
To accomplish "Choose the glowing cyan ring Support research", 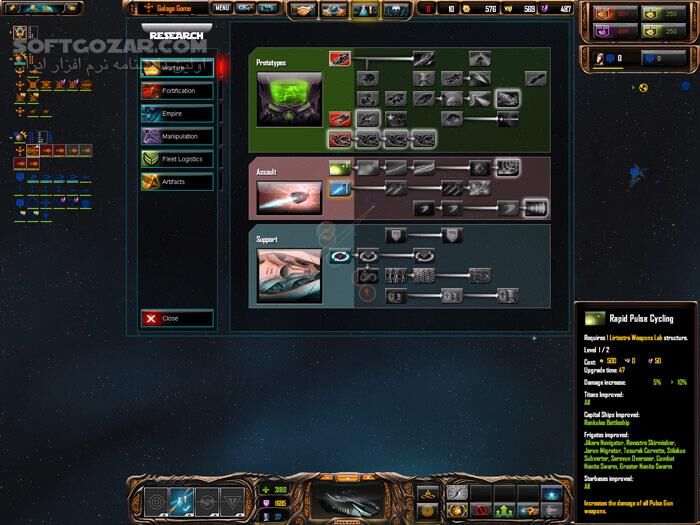I will 340,258.
